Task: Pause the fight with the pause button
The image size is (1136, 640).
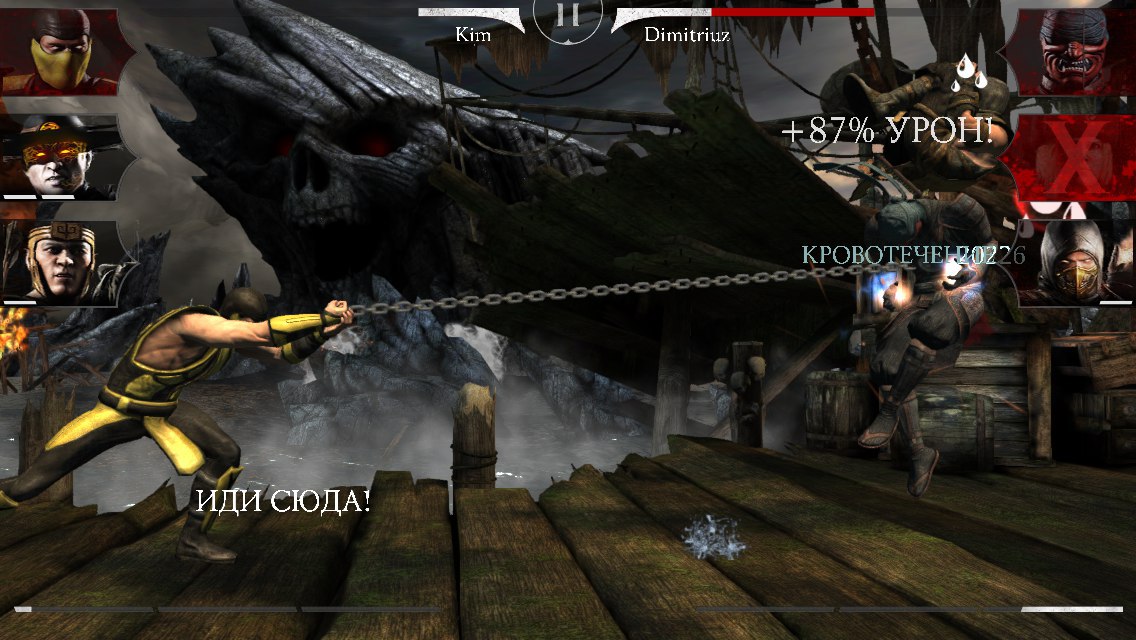Action: (x=567, y=16)
